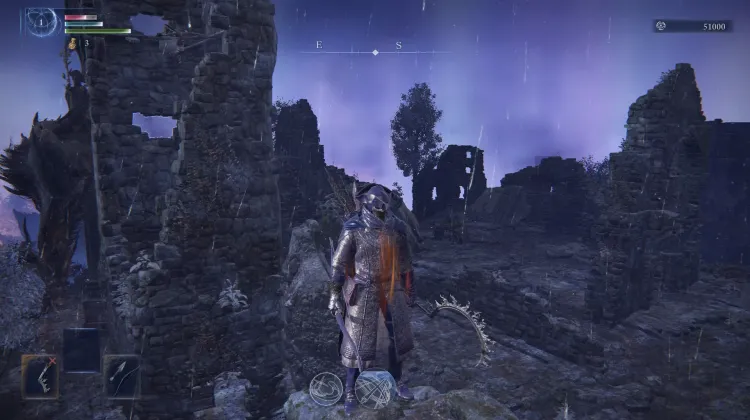Activate the right circular skill orb
Image resolution: width=750 pixels, height=420 pixels.
[x=373, y=388]
